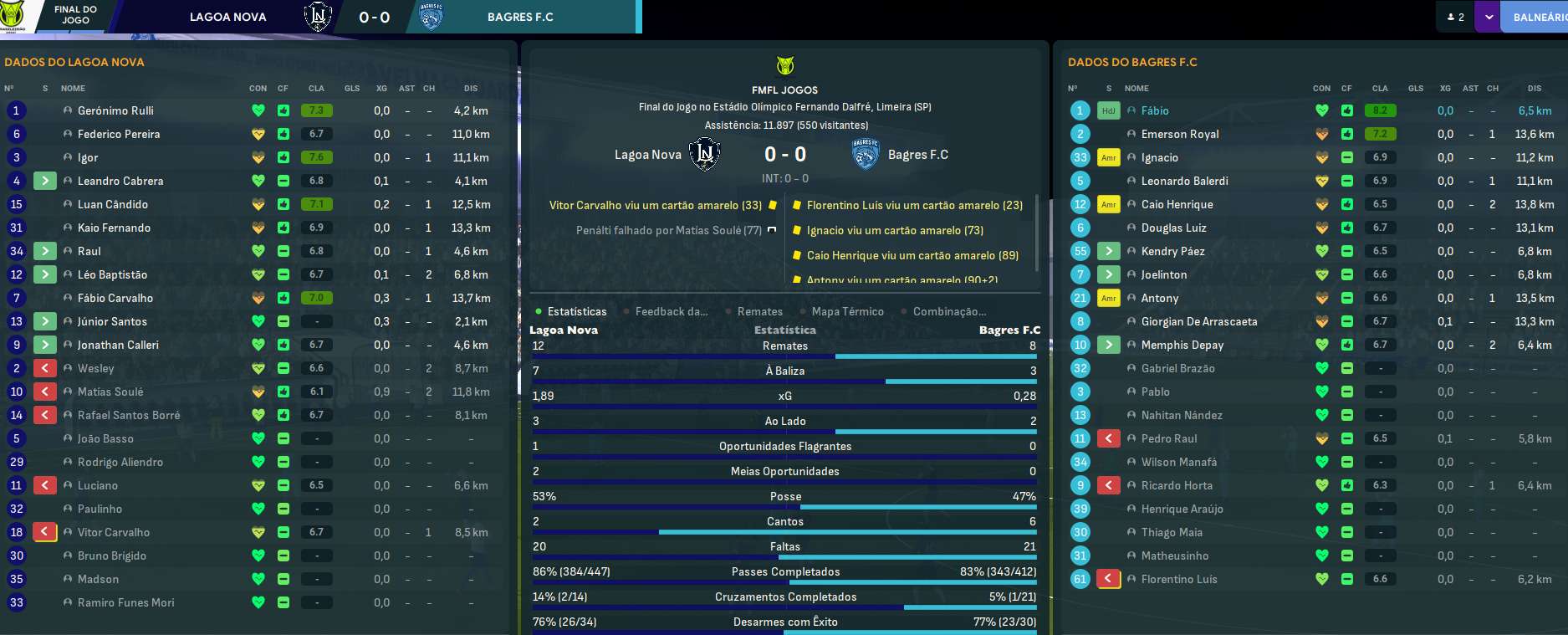
Task: Sort Bagres F.C list by DIS column
Action: tap(1534, 88)
